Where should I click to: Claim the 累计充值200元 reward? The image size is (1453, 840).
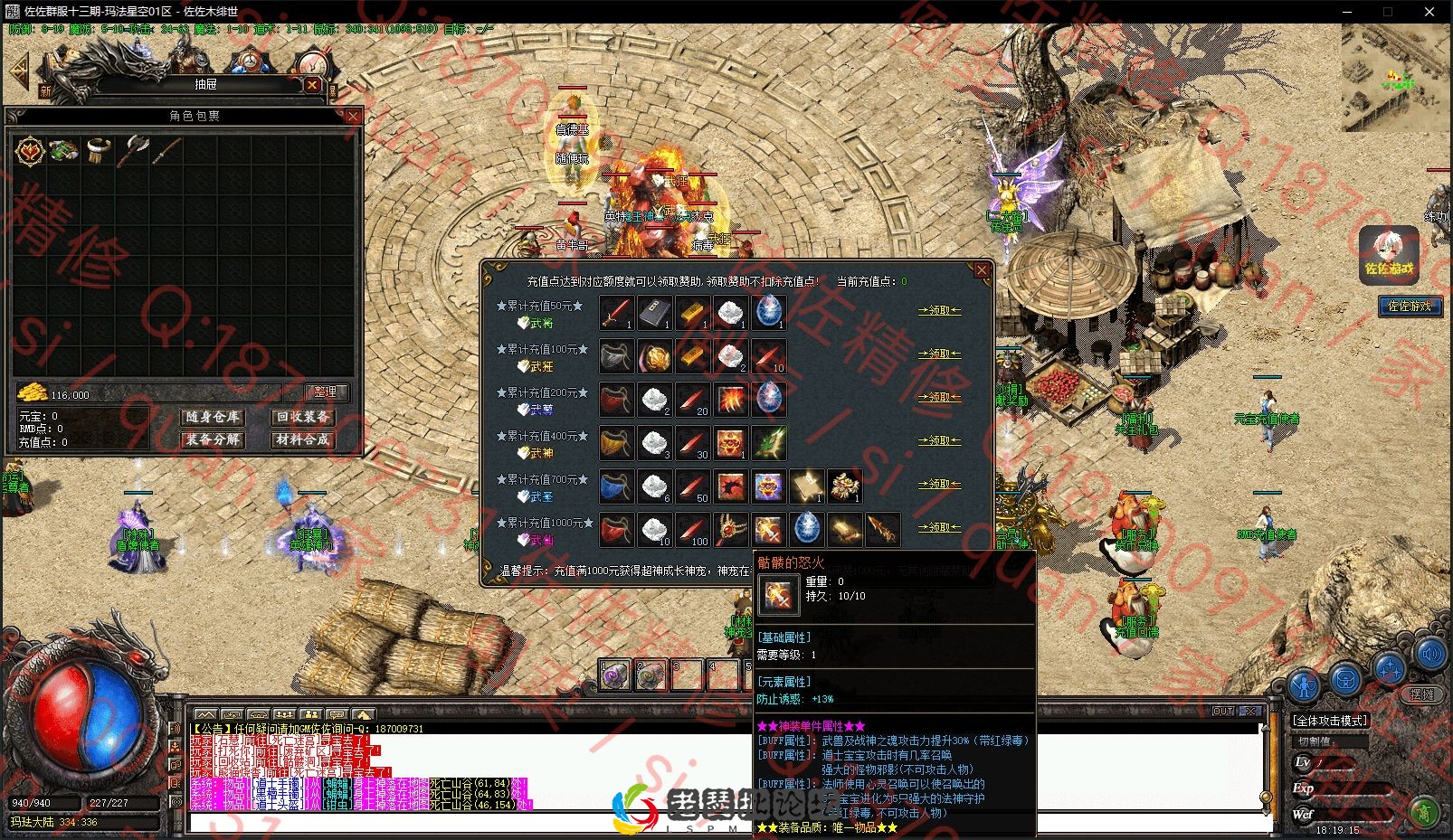pyautogui.click(x=939, y=397)
